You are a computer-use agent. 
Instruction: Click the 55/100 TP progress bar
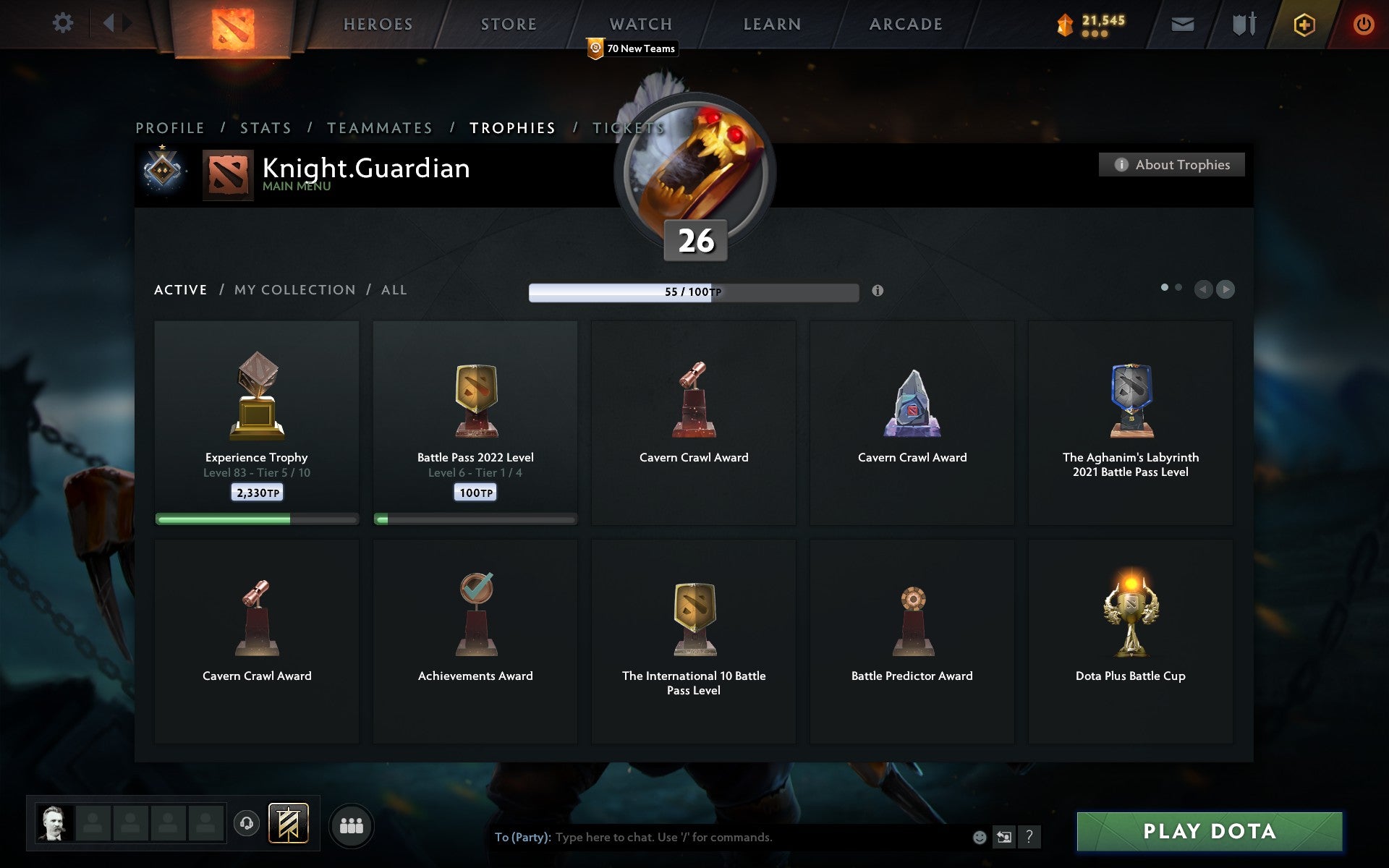692,292
